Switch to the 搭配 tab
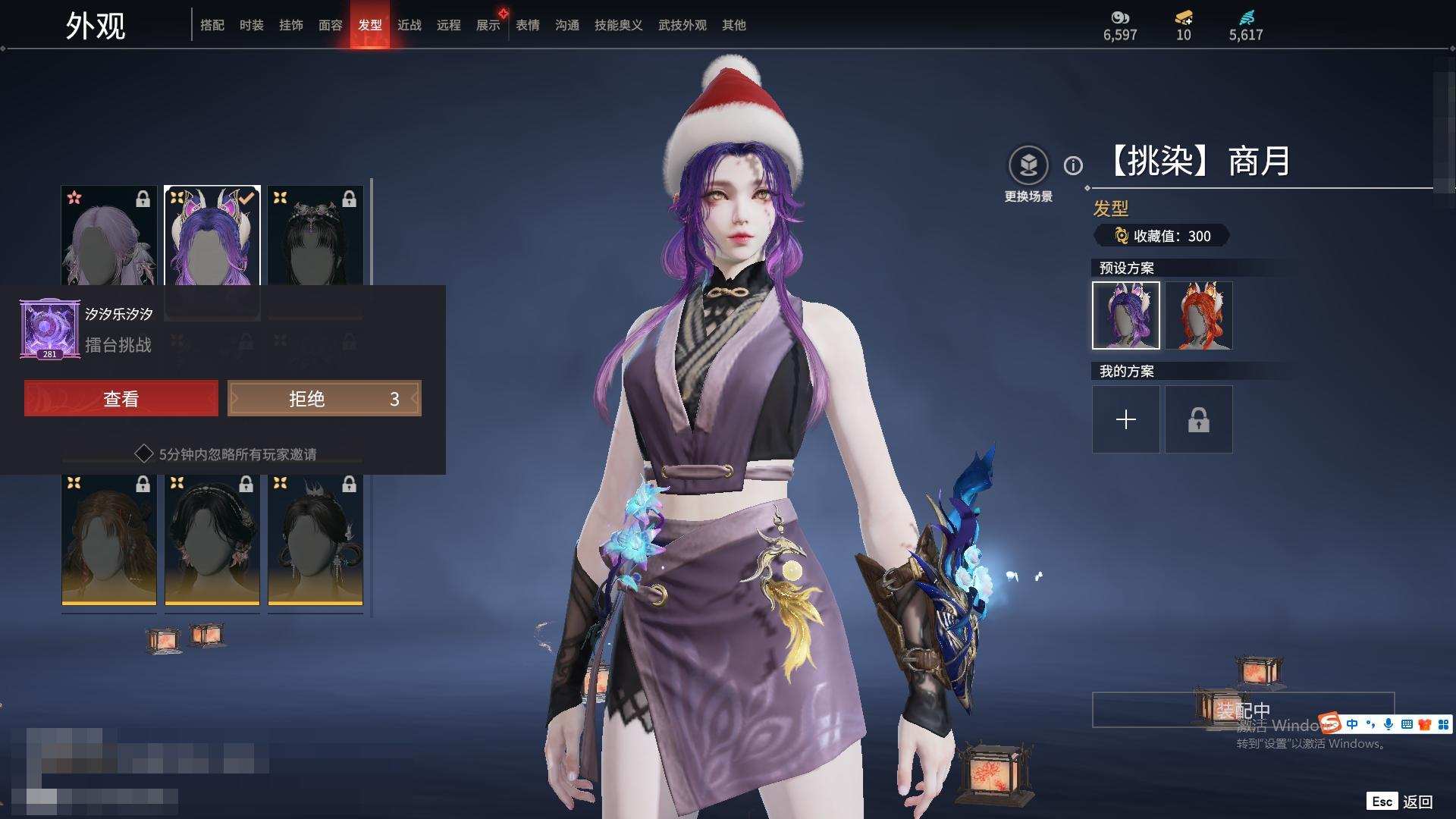This screenshot has width=1456, height=819. (x=212, y=25)
